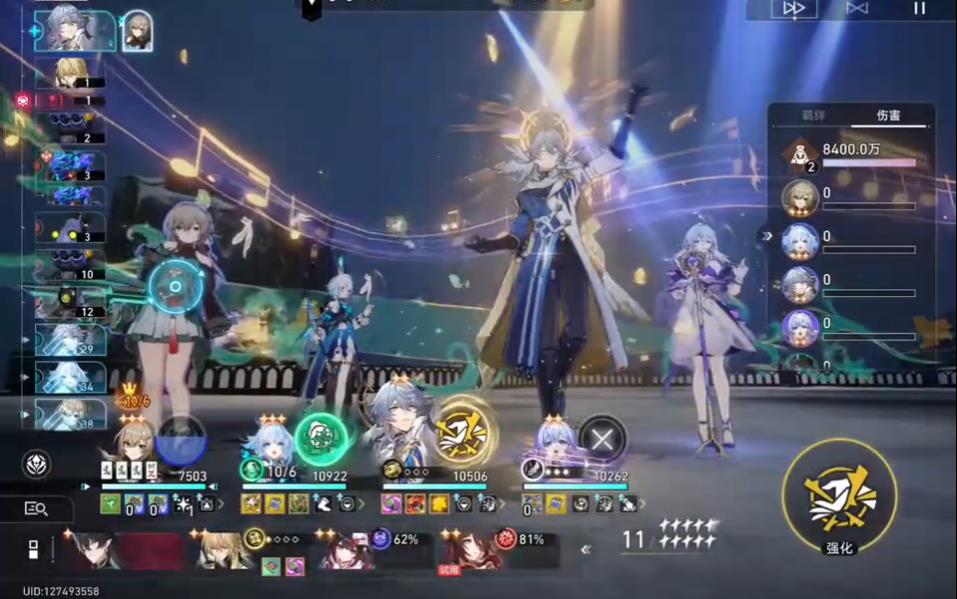Toggle the fast-forward speed button
Viewport: 957px width, 599px height.
click(794, 9)
